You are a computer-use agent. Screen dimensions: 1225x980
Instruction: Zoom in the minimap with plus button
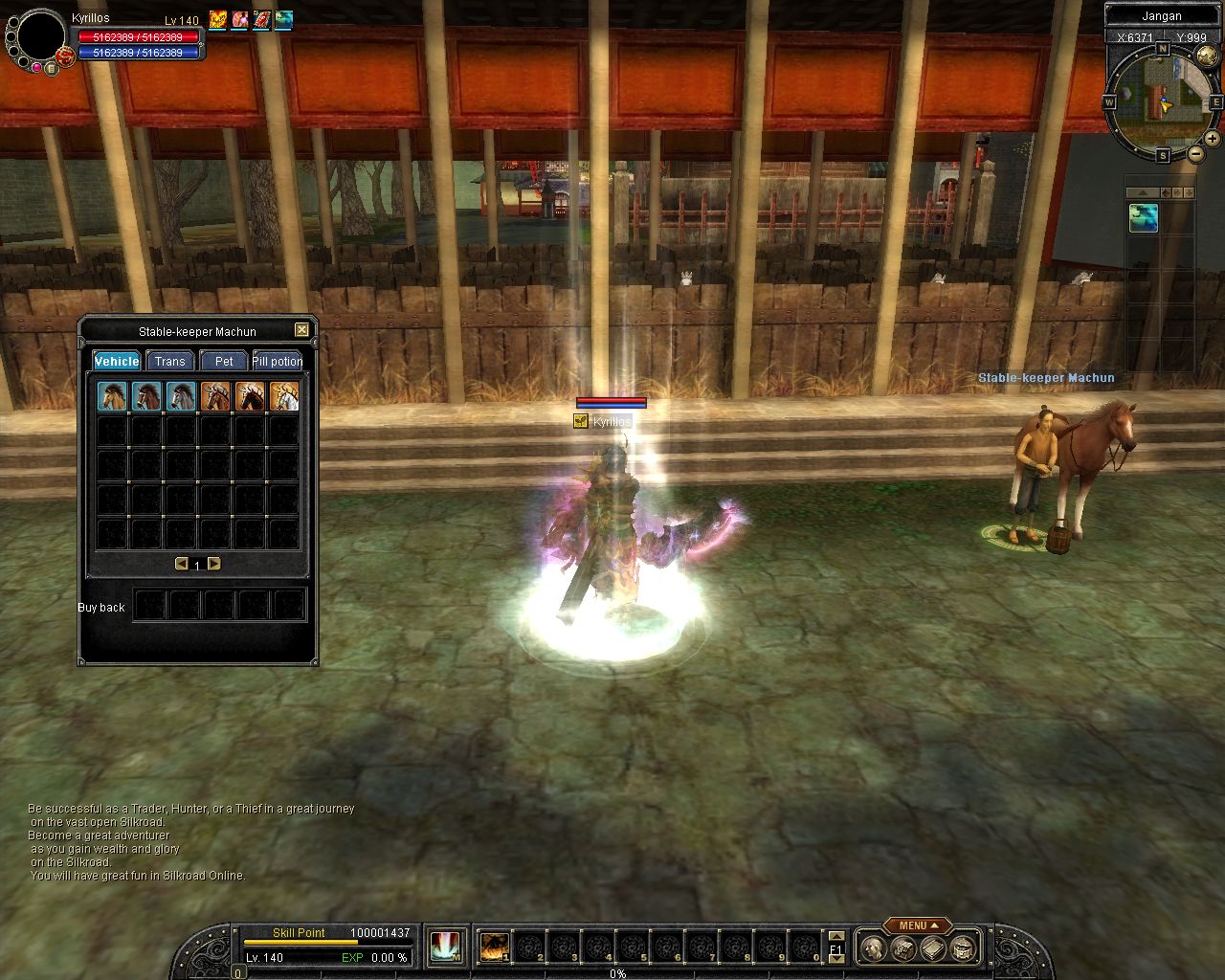[x=1214, y=140]
